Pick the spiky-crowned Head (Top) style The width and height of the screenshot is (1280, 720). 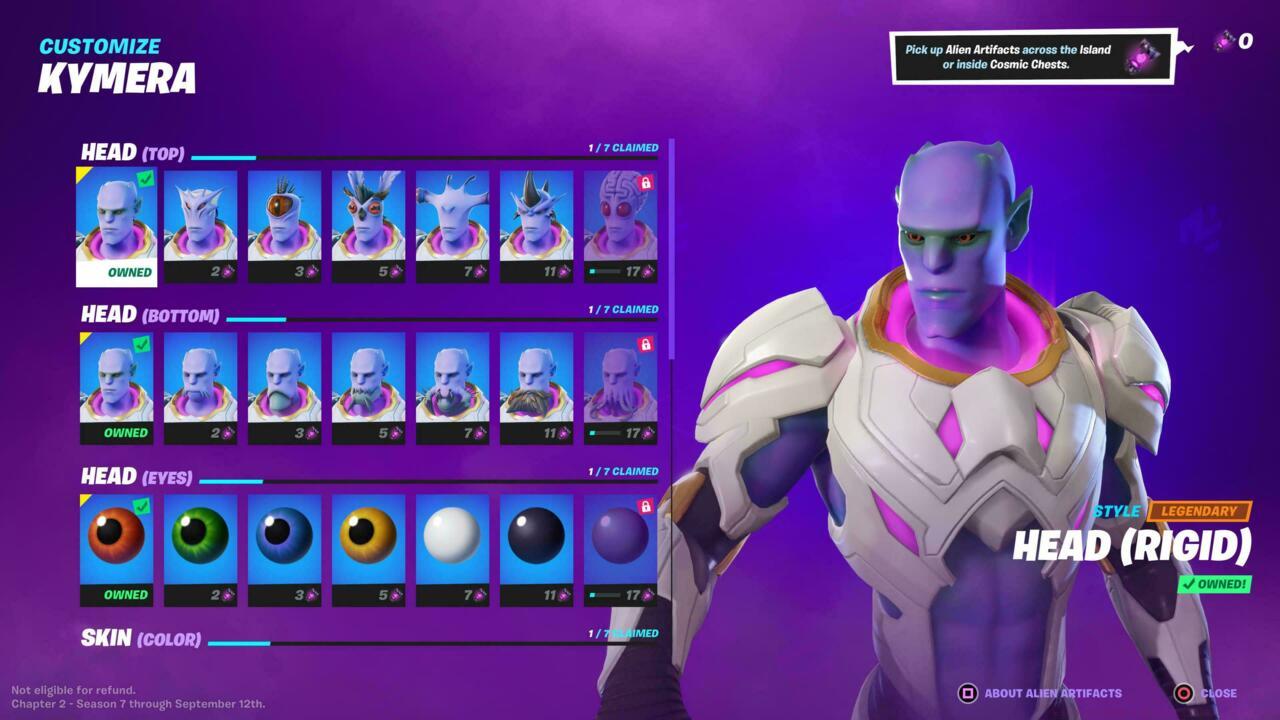point(536,215)
